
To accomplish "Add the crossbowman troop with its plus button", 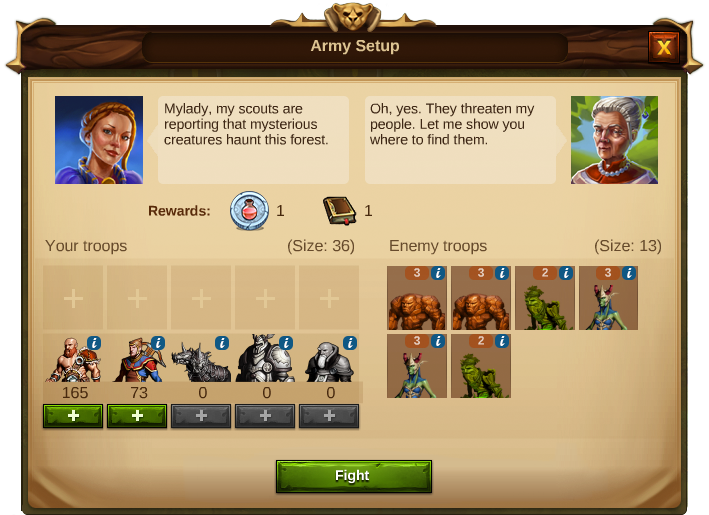I will point(137,415).
